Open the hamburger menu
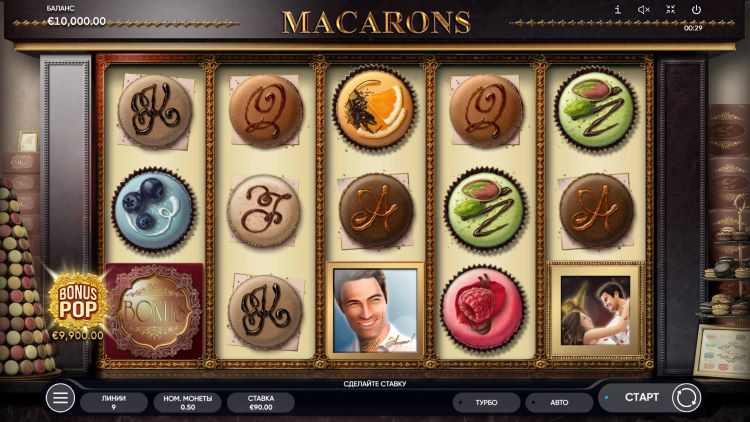The image size is (750, 422). click(x=60, y=398)
